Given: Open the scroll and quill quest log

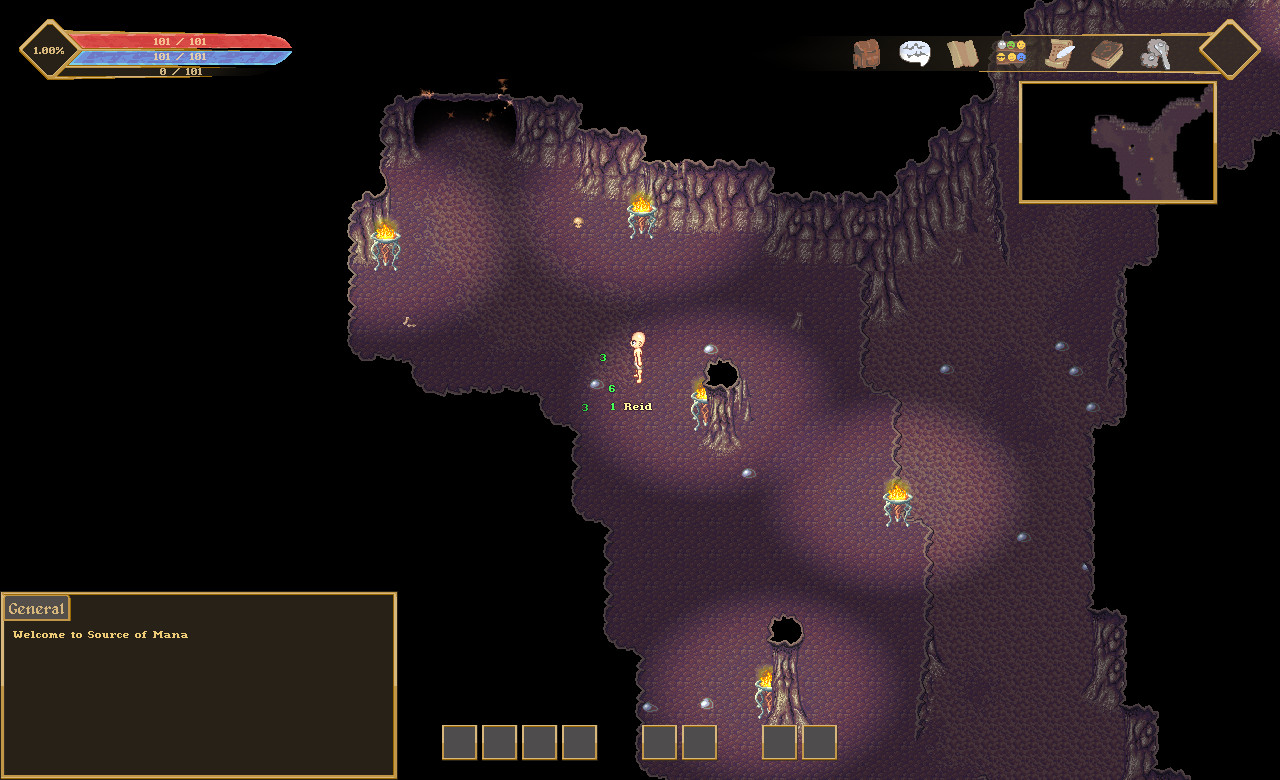Looking at the screenshot, I should pos(1059,53).
